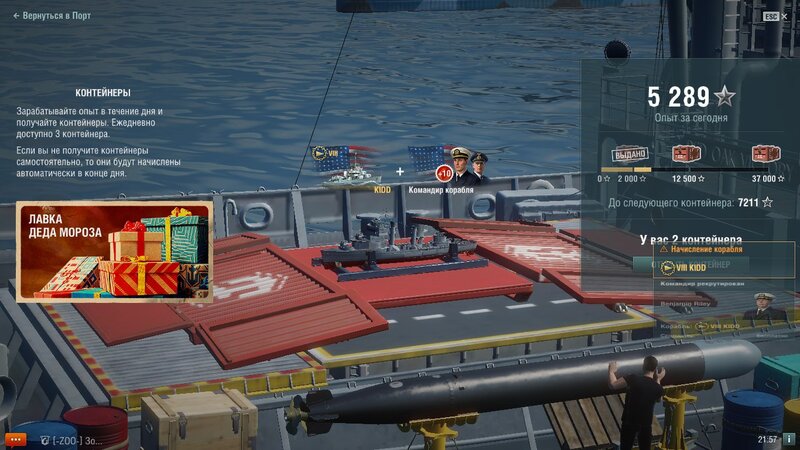Open the Лавка Деда Мороза banner
This screenshot has width=800, height=450.
(114, 251)
